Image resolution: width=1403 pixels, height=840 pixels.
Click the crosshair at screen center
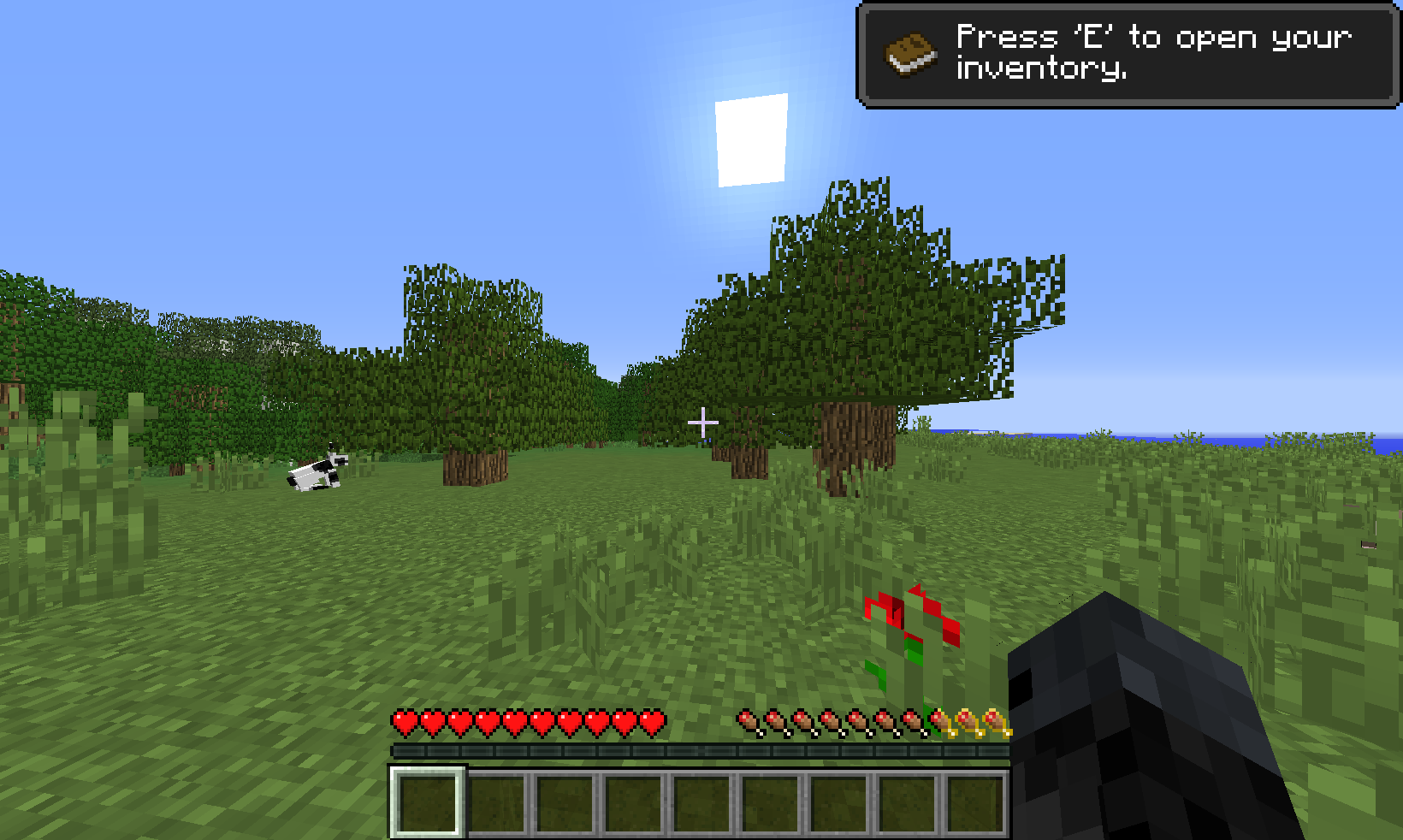pos(701,421)
